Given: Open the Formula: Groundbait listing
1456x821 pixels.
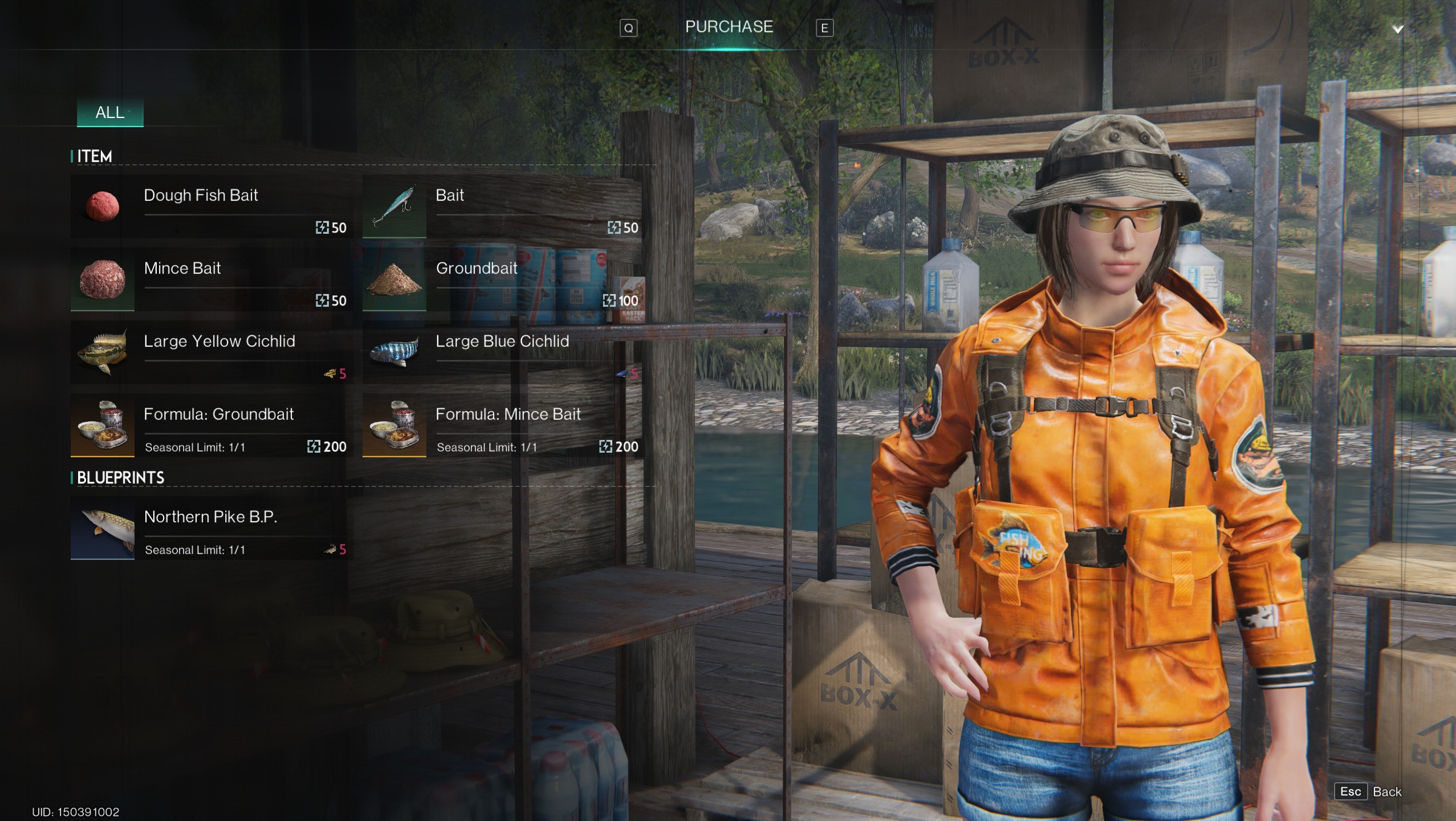Looking at the screenshot, I should [209, 425].
